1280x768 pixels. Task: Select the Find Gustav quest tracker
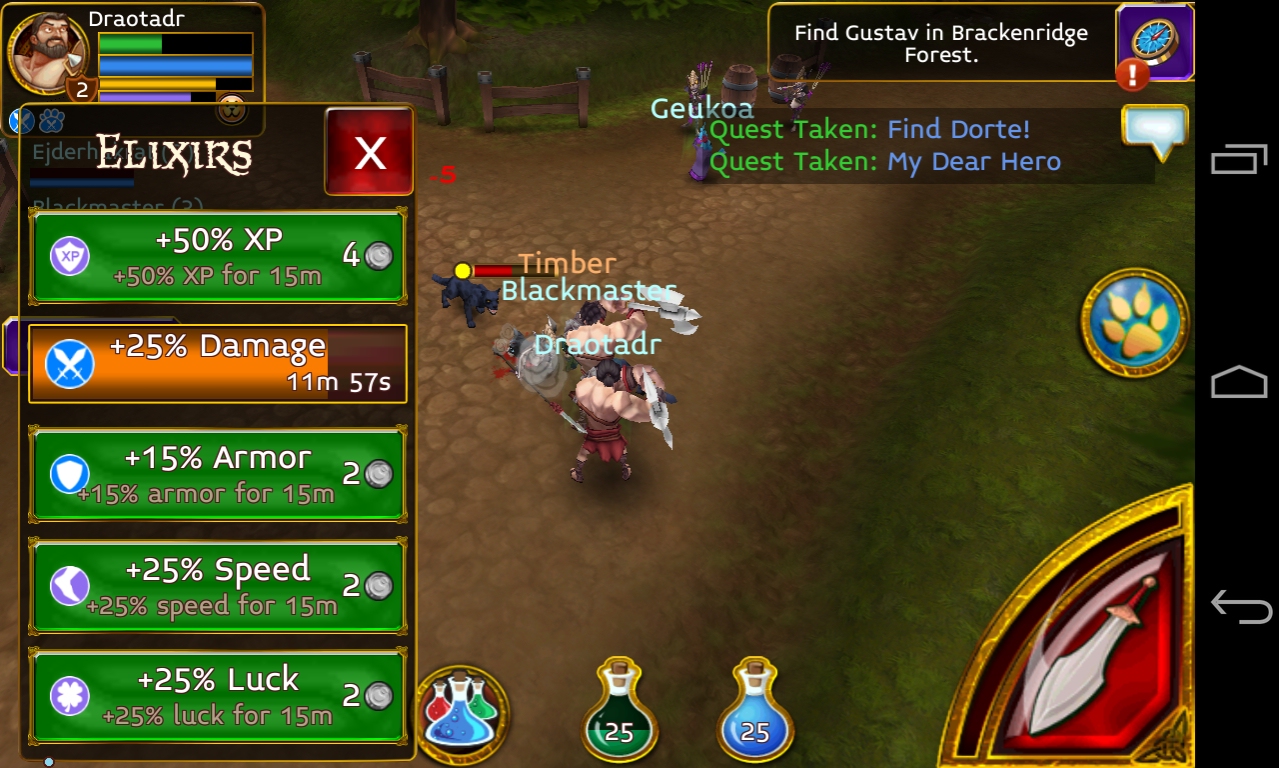click(940, 44)
